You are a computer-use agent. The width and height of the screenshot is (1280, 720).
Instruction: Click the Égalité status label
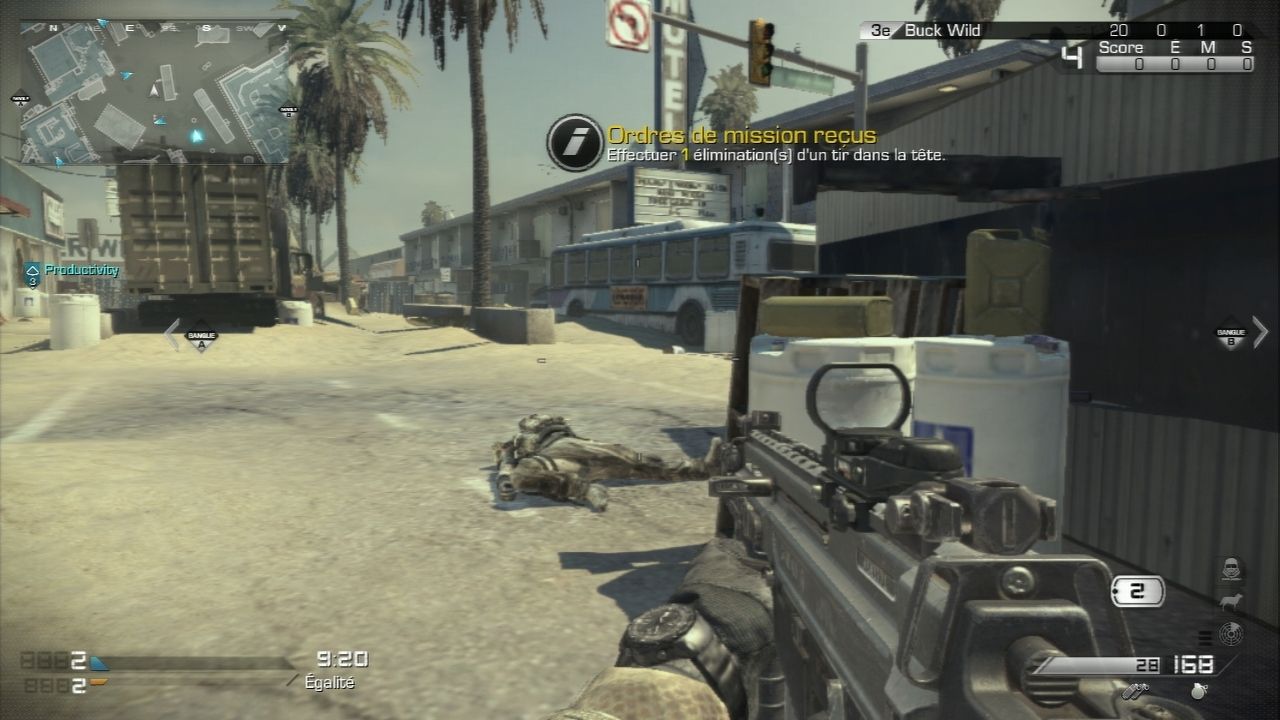330,683
